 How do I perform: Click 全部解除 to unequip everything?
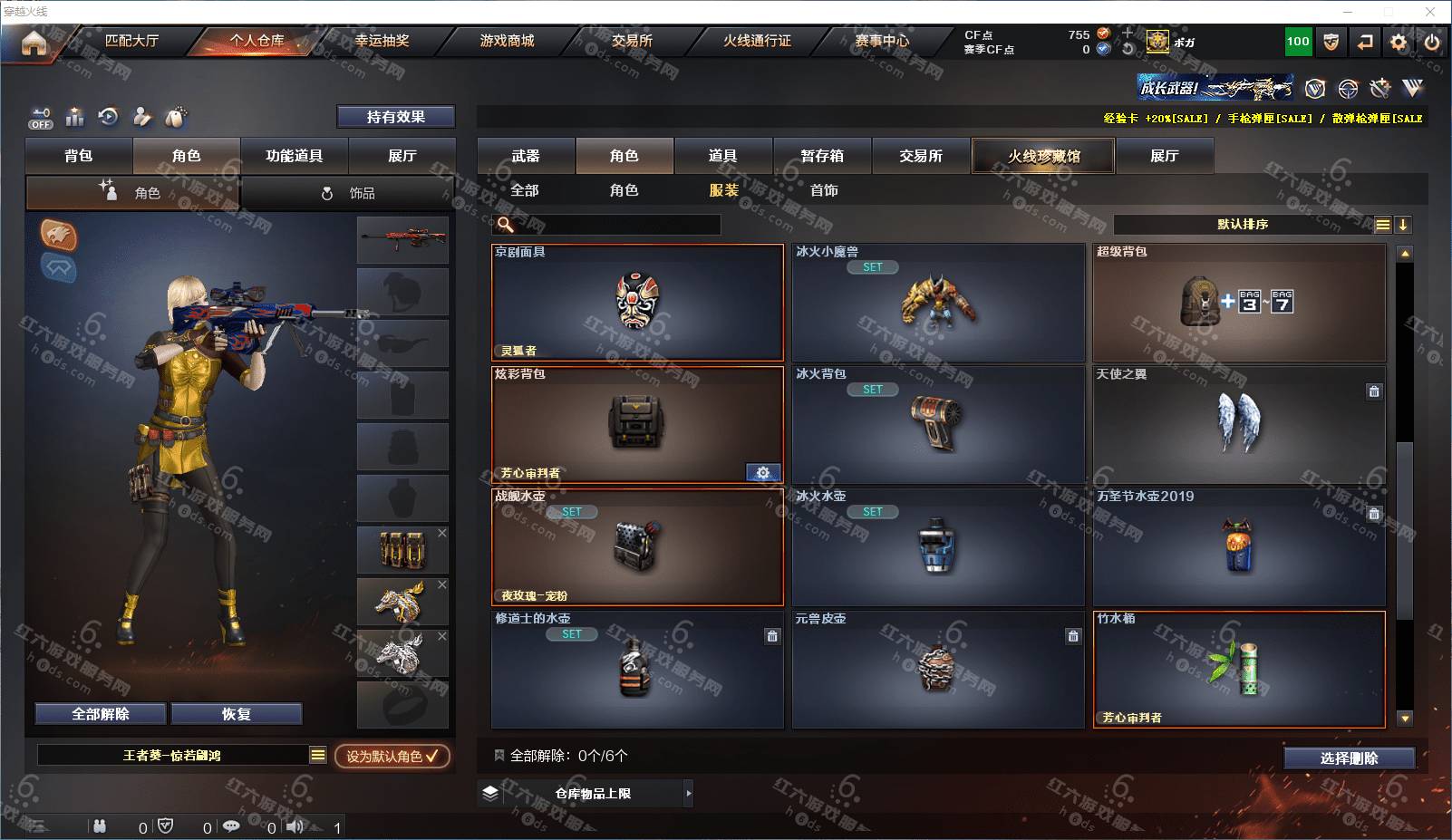[101, 714]
